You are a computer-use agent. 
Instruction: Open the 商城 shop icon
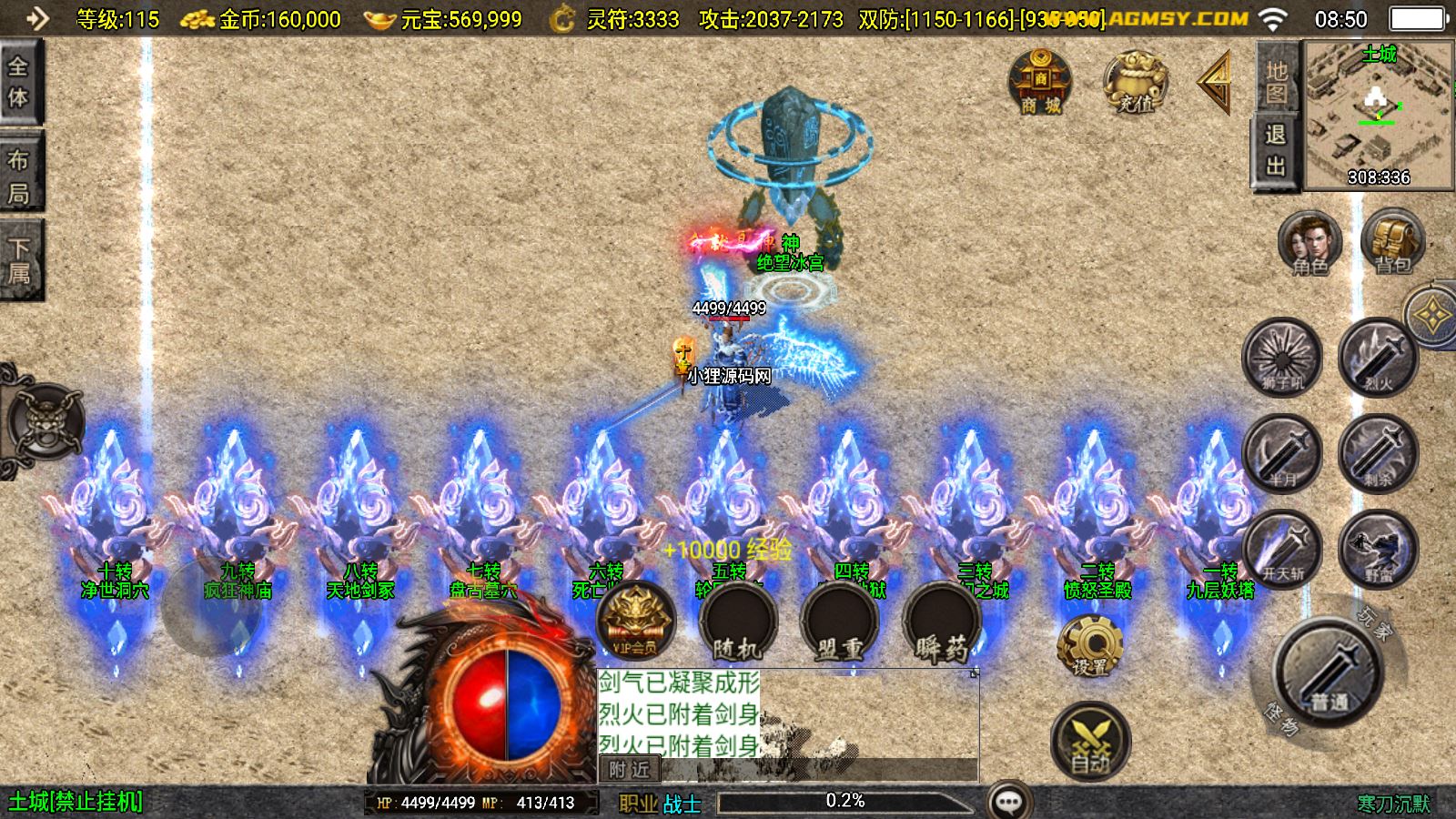coord(1040,82)
